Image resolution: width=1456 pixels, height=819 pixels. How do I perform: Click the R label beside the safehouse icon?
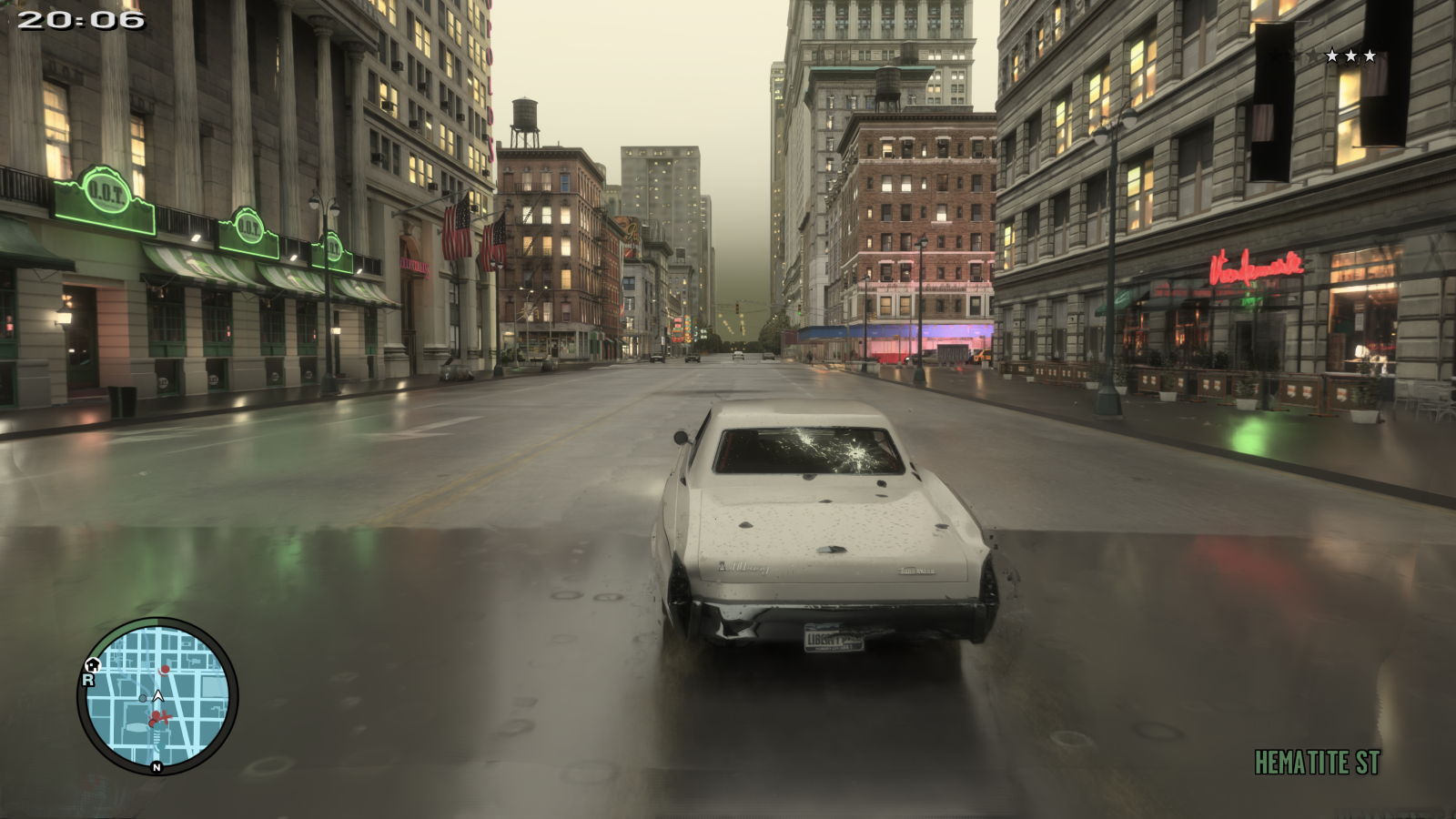point(87,680)
